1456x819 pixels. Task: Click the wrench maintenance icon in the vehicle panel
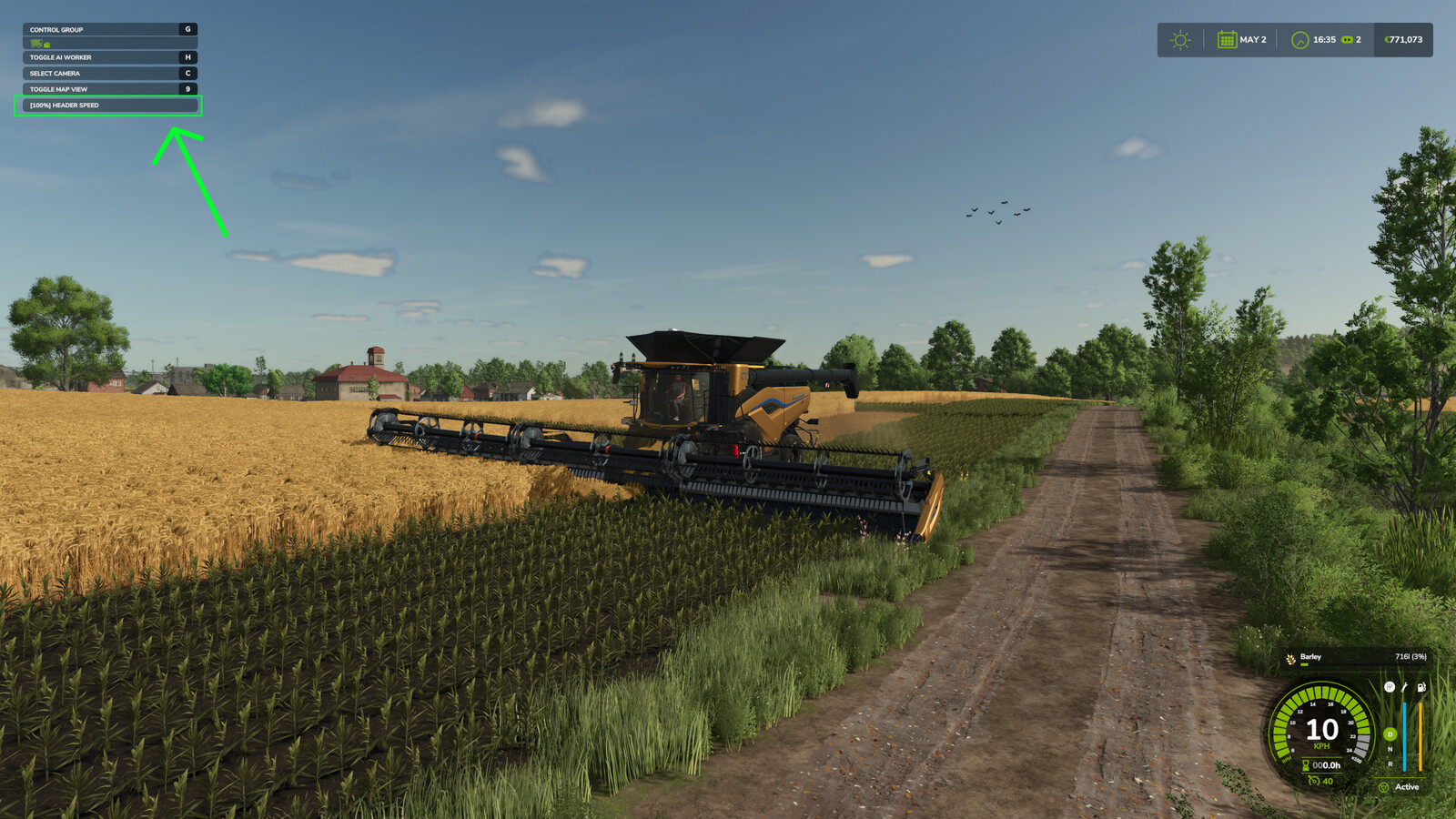coord(1404,688)
